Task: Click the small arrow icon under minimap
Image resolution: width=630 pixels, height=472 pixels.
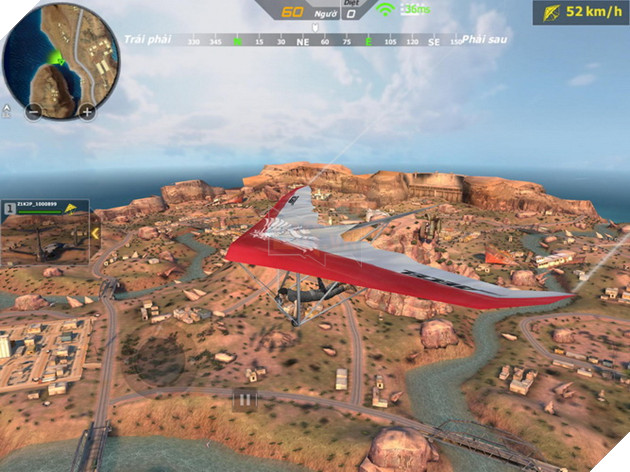Action: (x=7, y=110)
